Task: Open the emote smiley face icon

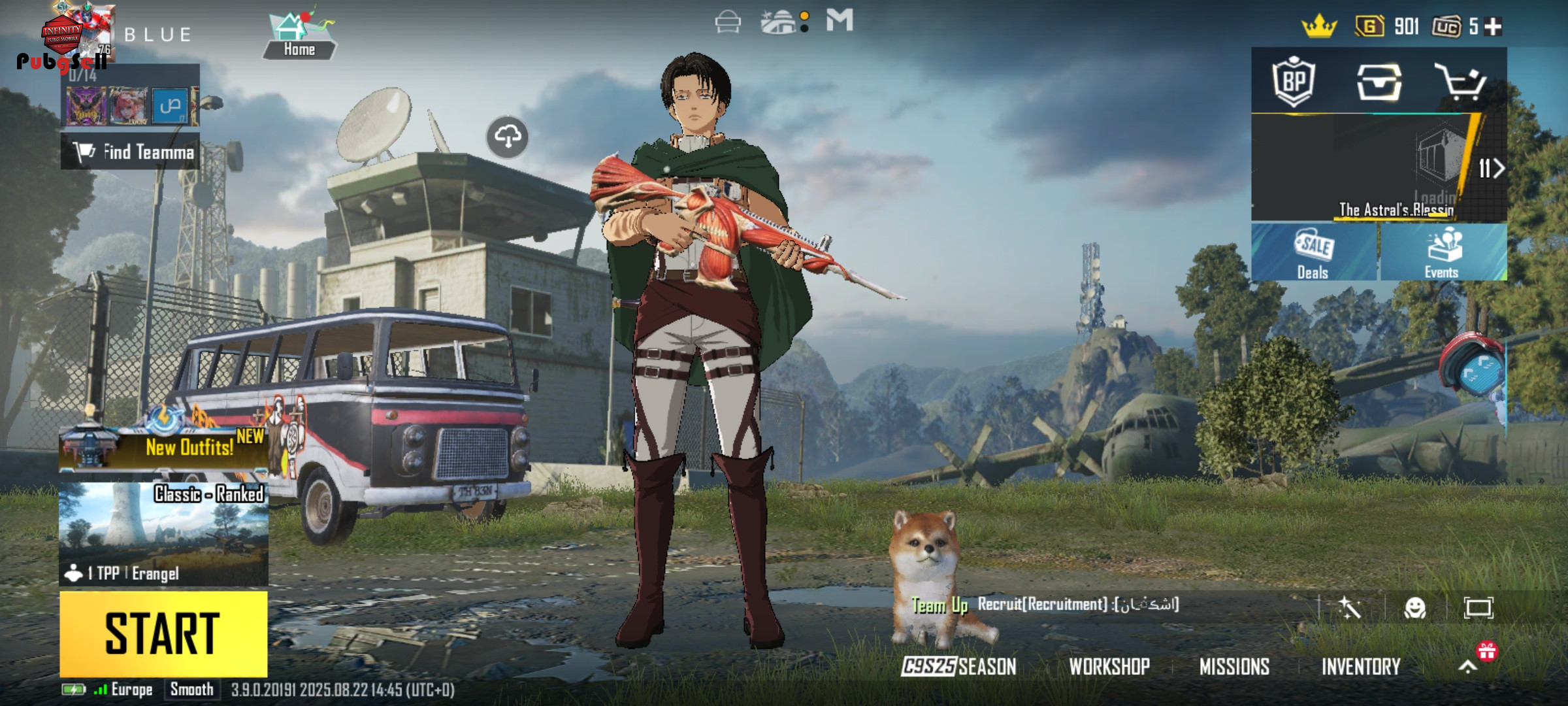Action: click(1414, 608)
